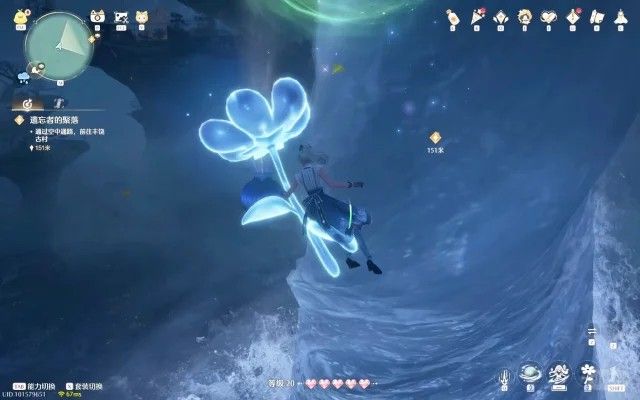Open the four-point star wing icon

click(x=501, y=17)
